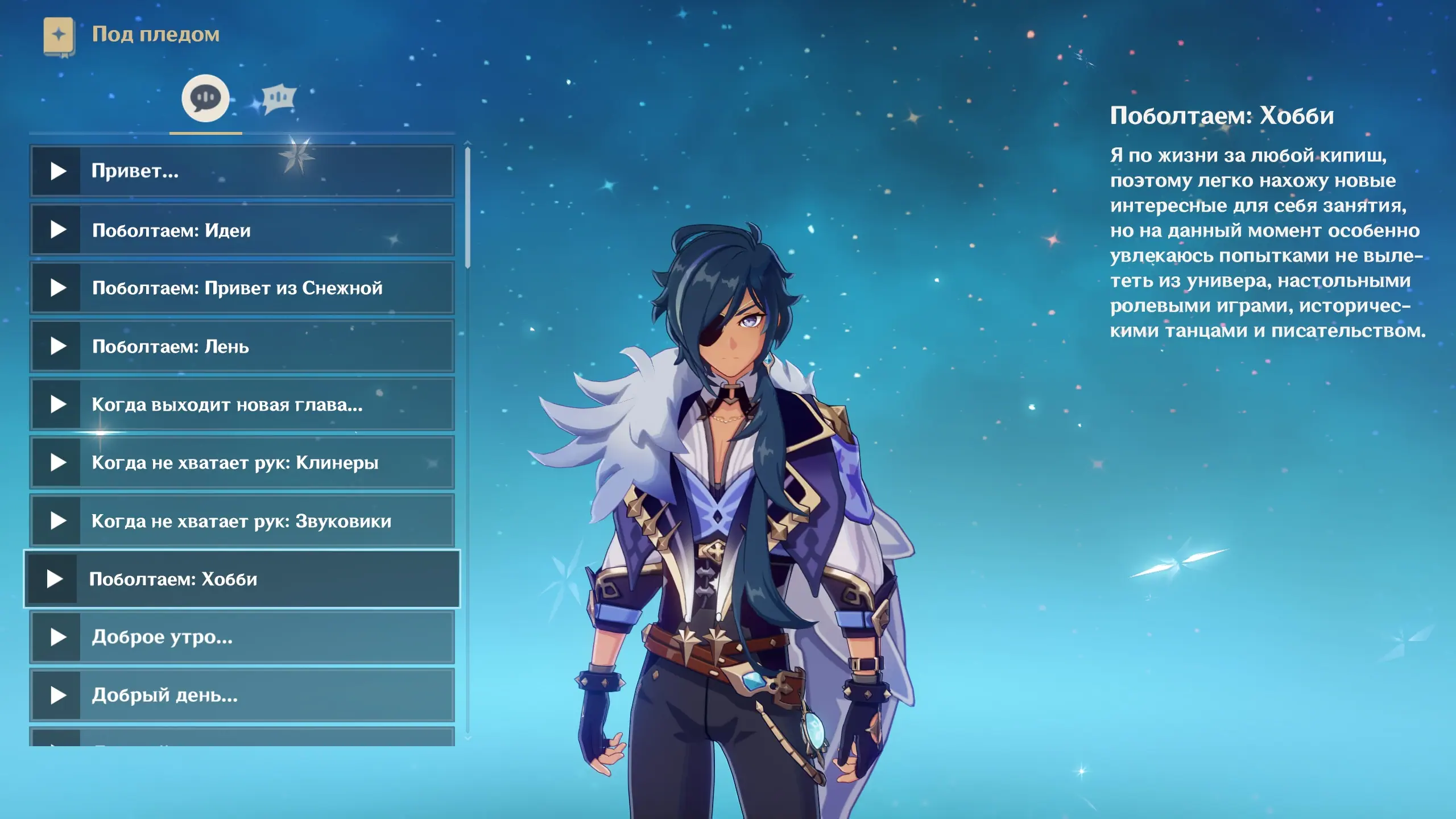This screenshot has height=819, width=1456.
Task: Open "Поболтаем: Привет из Снежной" line
Action: (242, 288)
